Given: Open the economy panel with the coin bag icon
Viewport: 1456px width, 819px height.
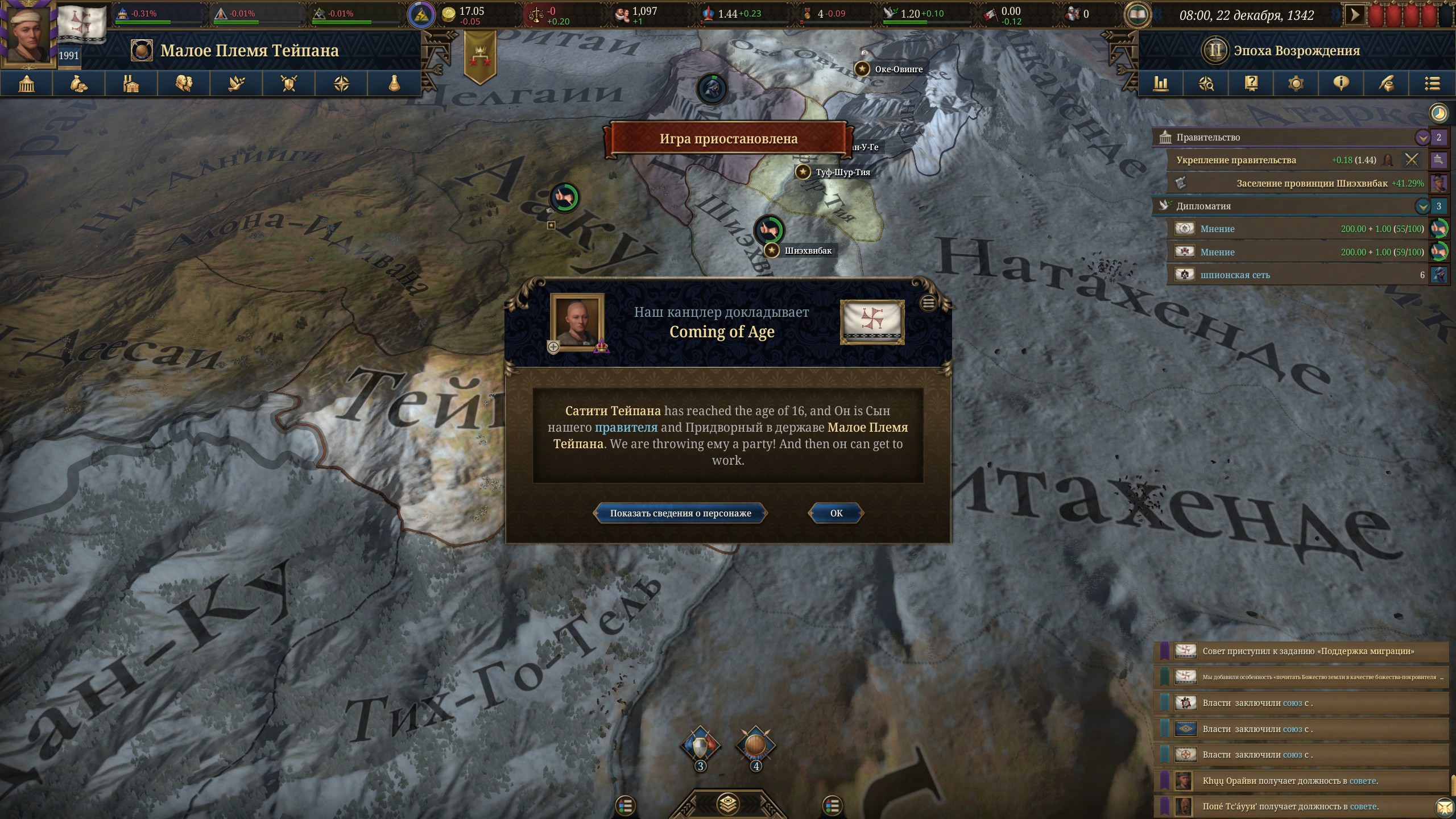Looking at the screenshot, I should pos(79,84).
